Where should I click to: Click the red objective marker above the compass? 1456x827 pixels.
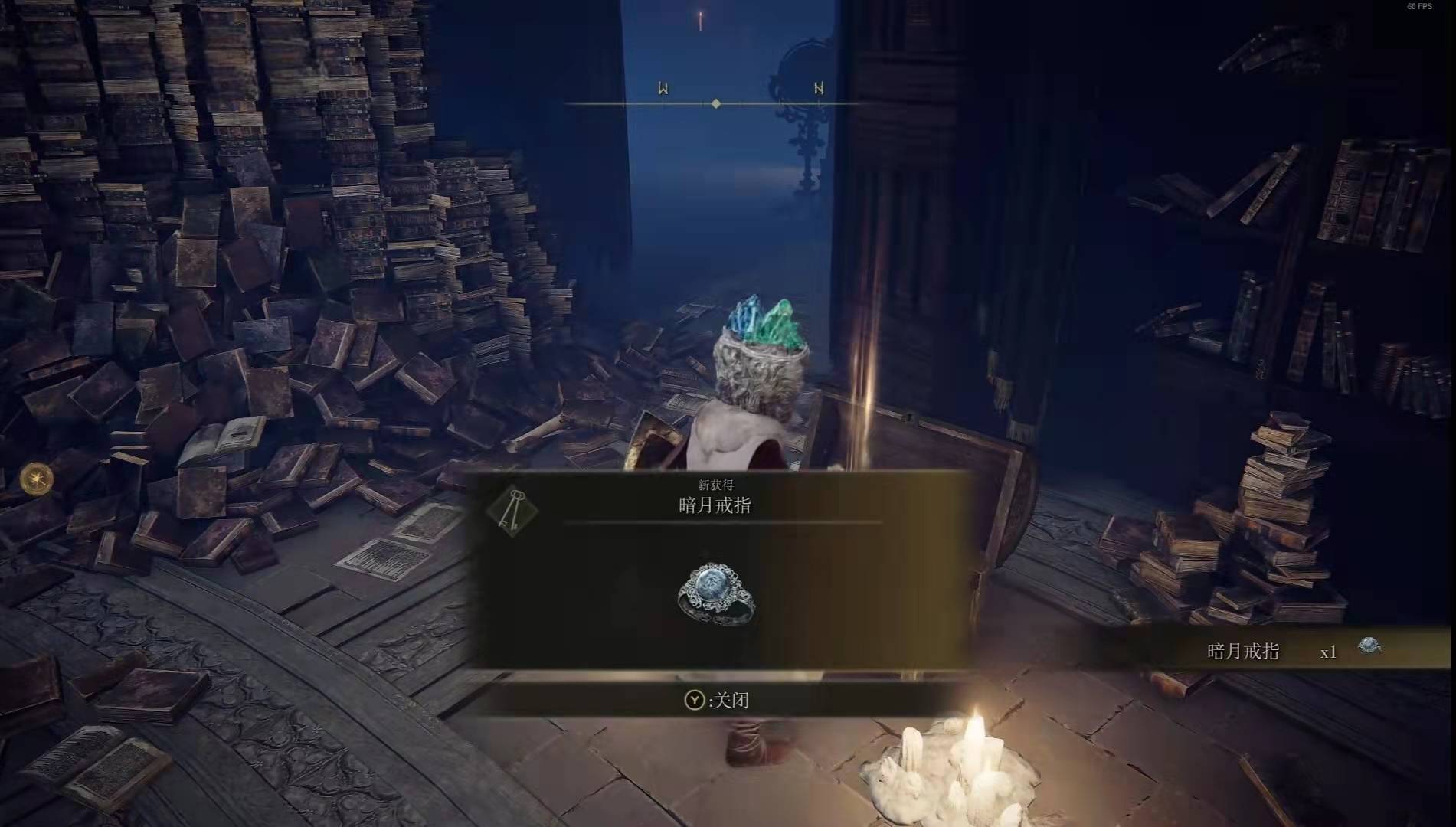tap(699, 21)
